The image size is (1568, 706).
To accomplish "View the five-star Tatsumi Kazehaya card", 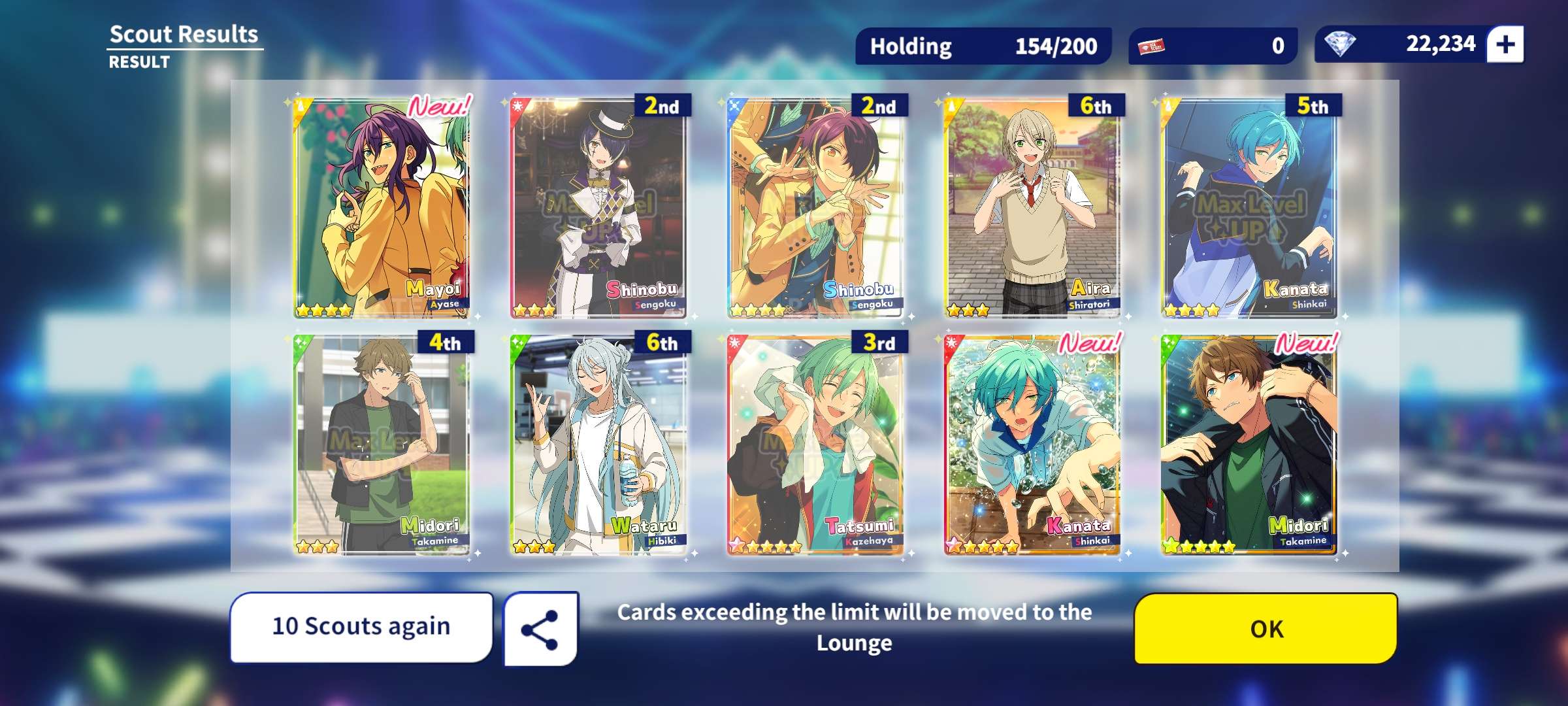I will tap(815, 445).
